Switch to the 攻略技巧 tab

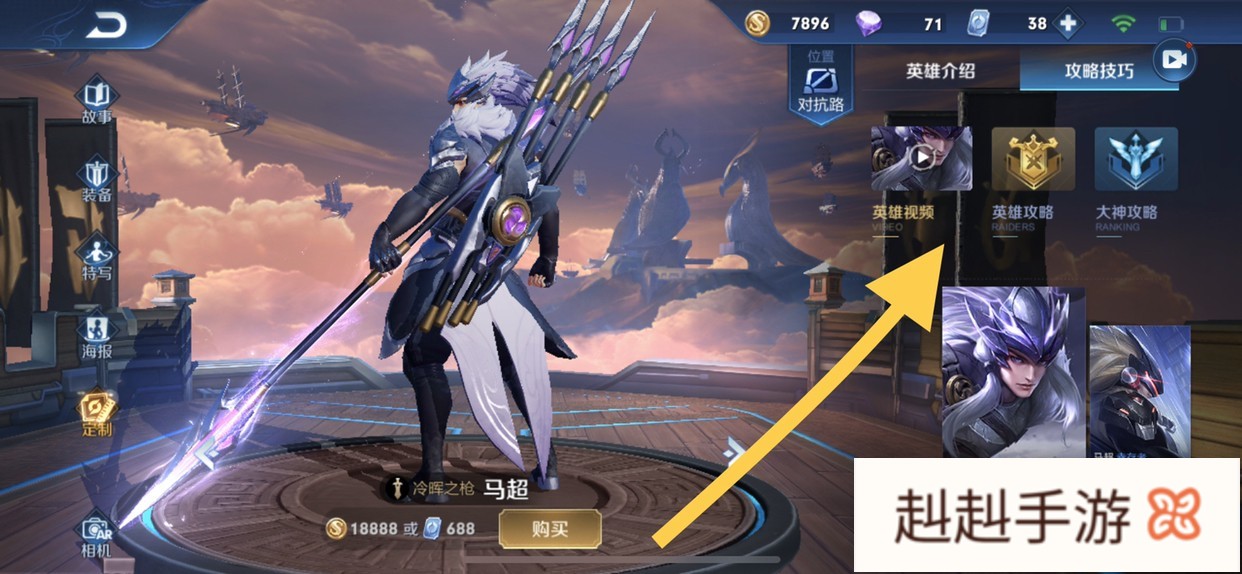1098,71
